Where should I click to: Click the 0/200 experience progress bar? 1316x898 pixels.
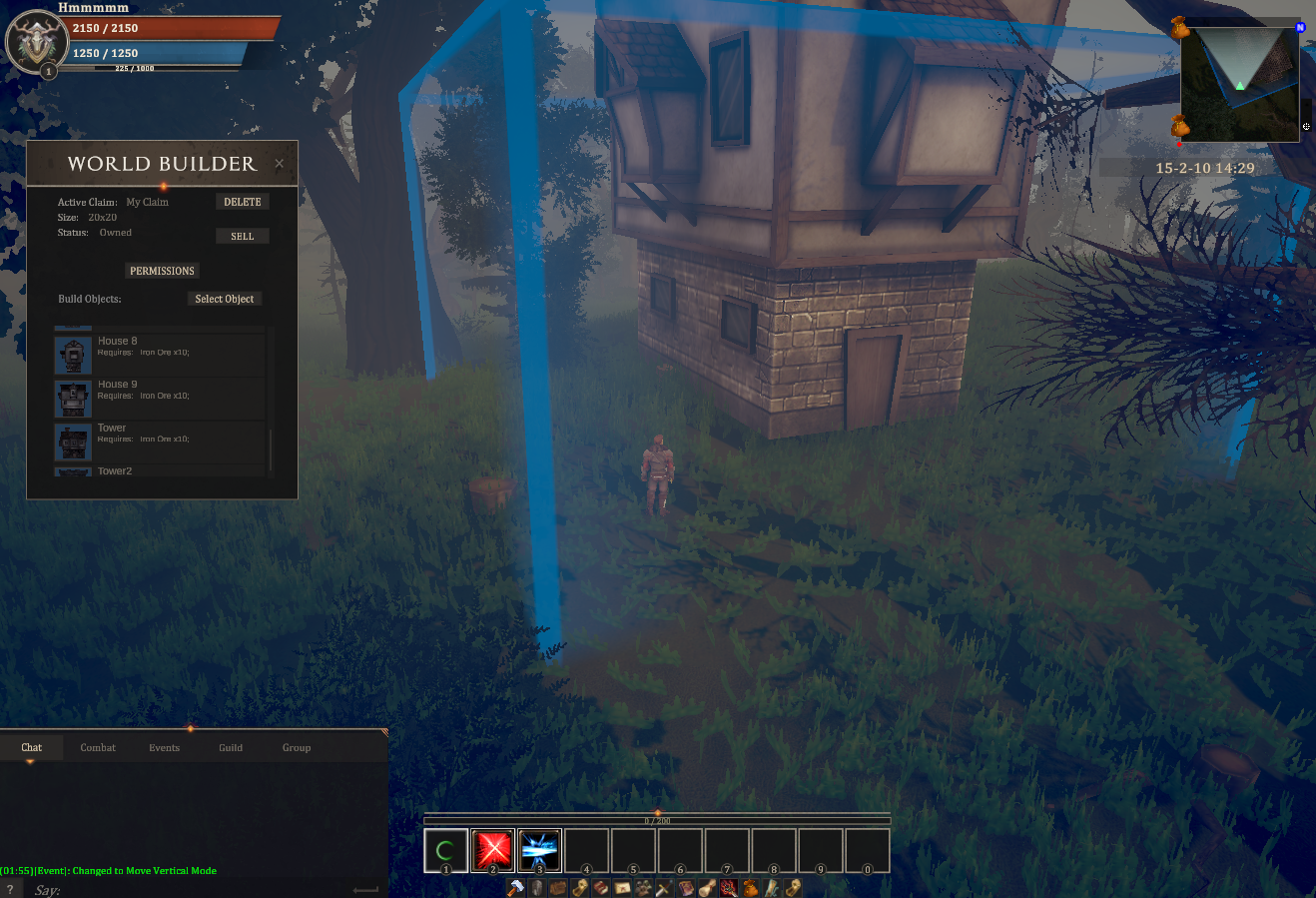[657, 818]
